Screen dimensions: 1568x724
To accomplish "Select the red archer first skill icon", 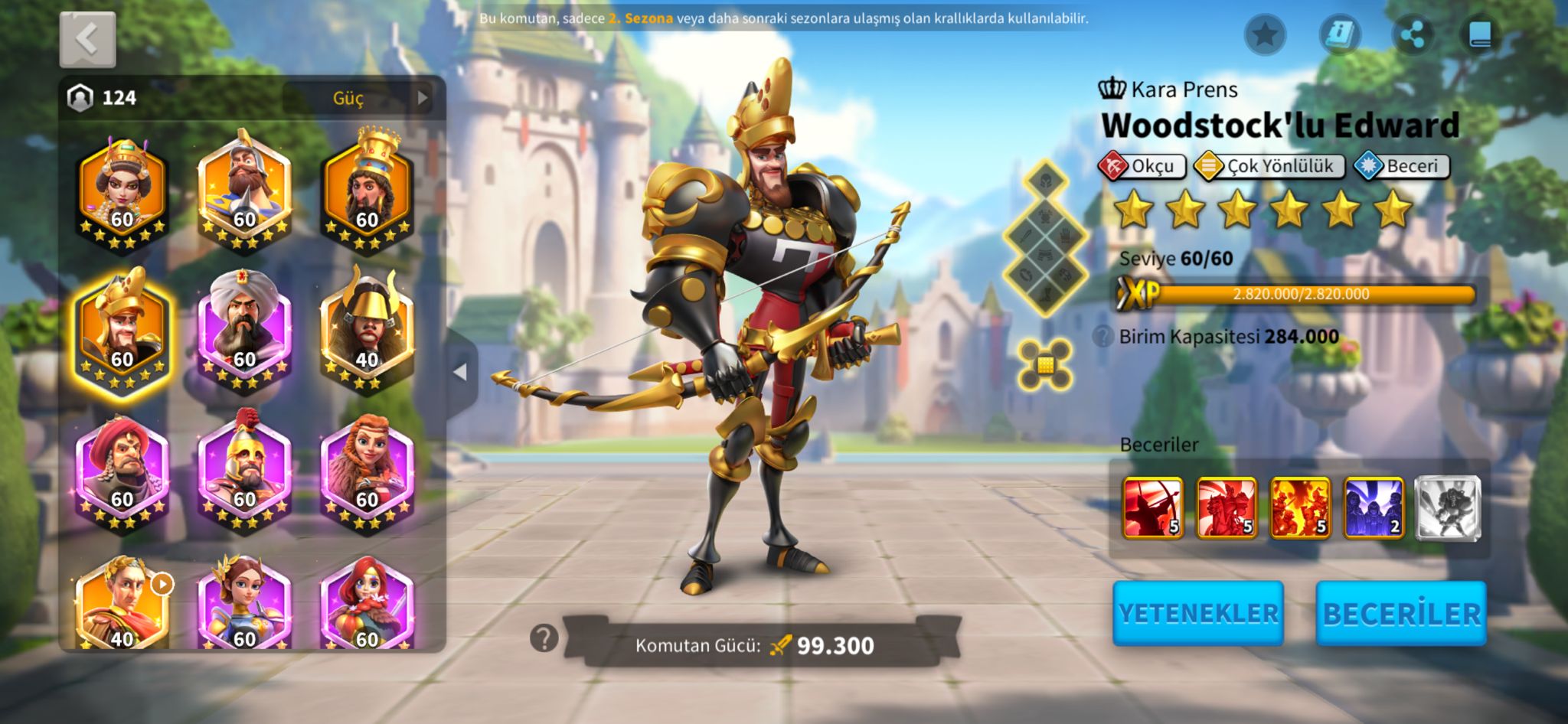I will 1152,507.
